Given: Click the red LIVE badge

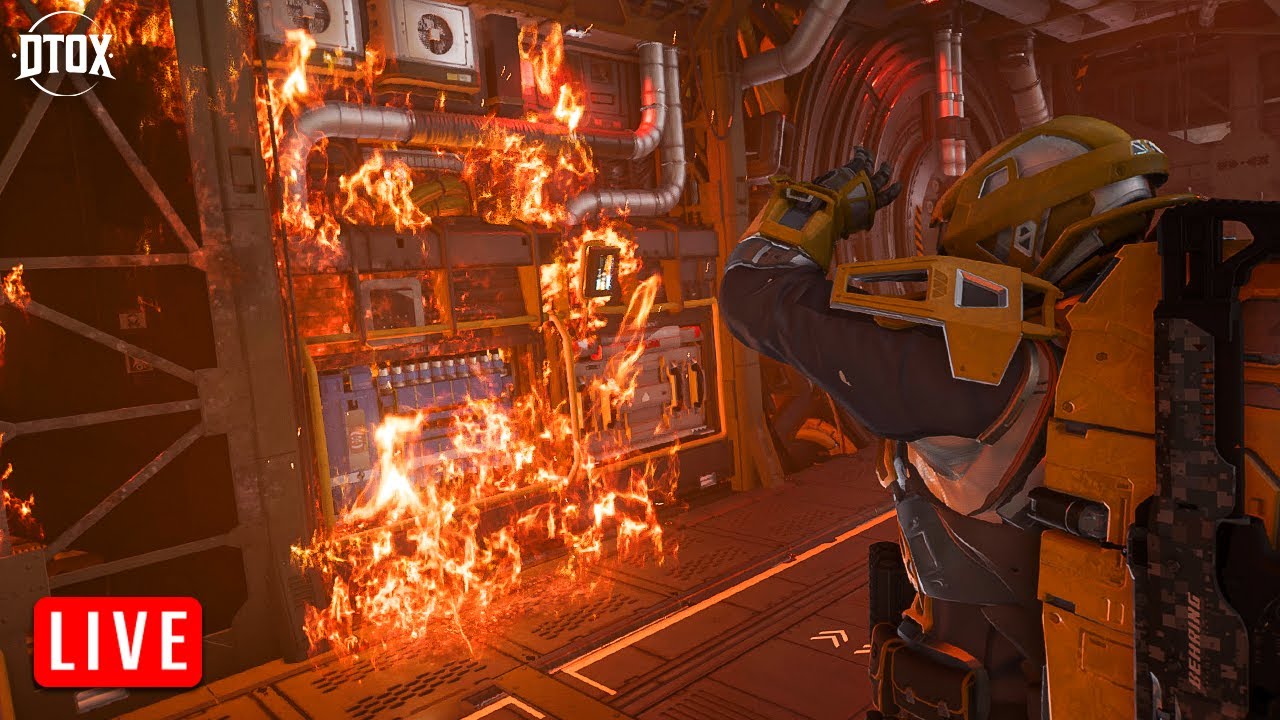Looking at the screenshot, I should pyautogui.click(x=118, y=642).
